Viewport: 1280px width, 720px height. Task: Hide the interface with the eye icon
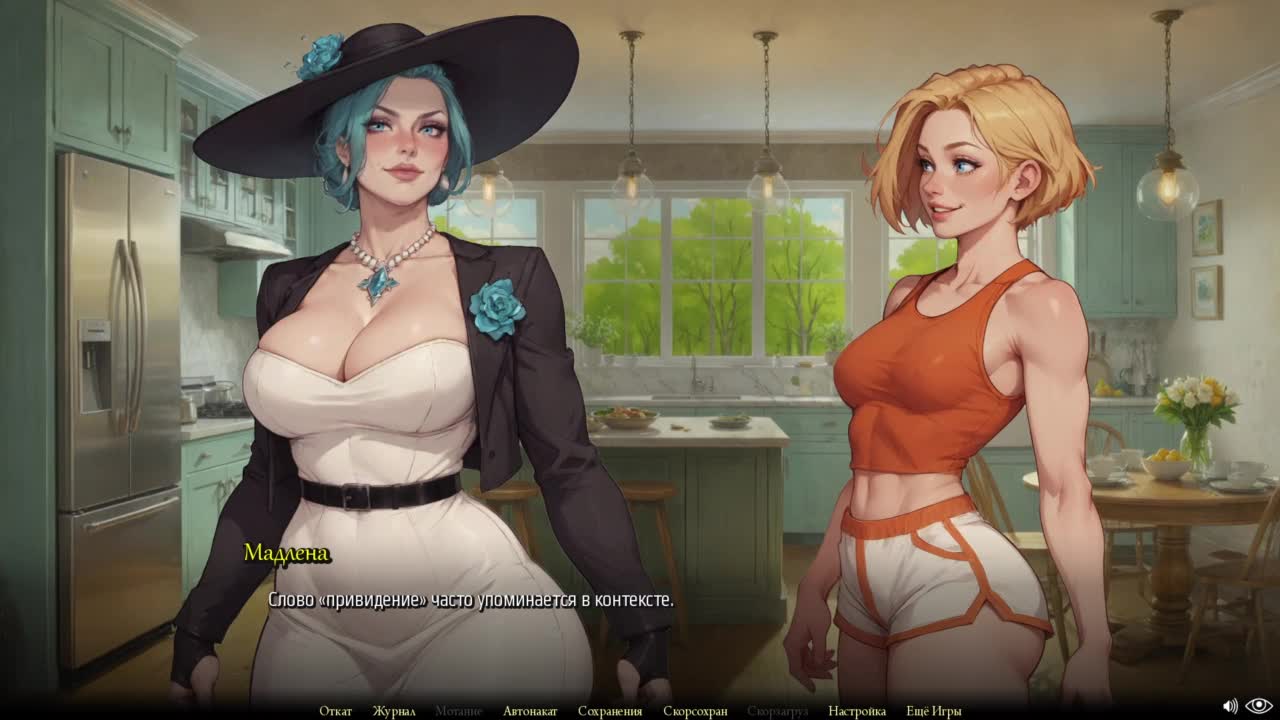point(1259,706)
